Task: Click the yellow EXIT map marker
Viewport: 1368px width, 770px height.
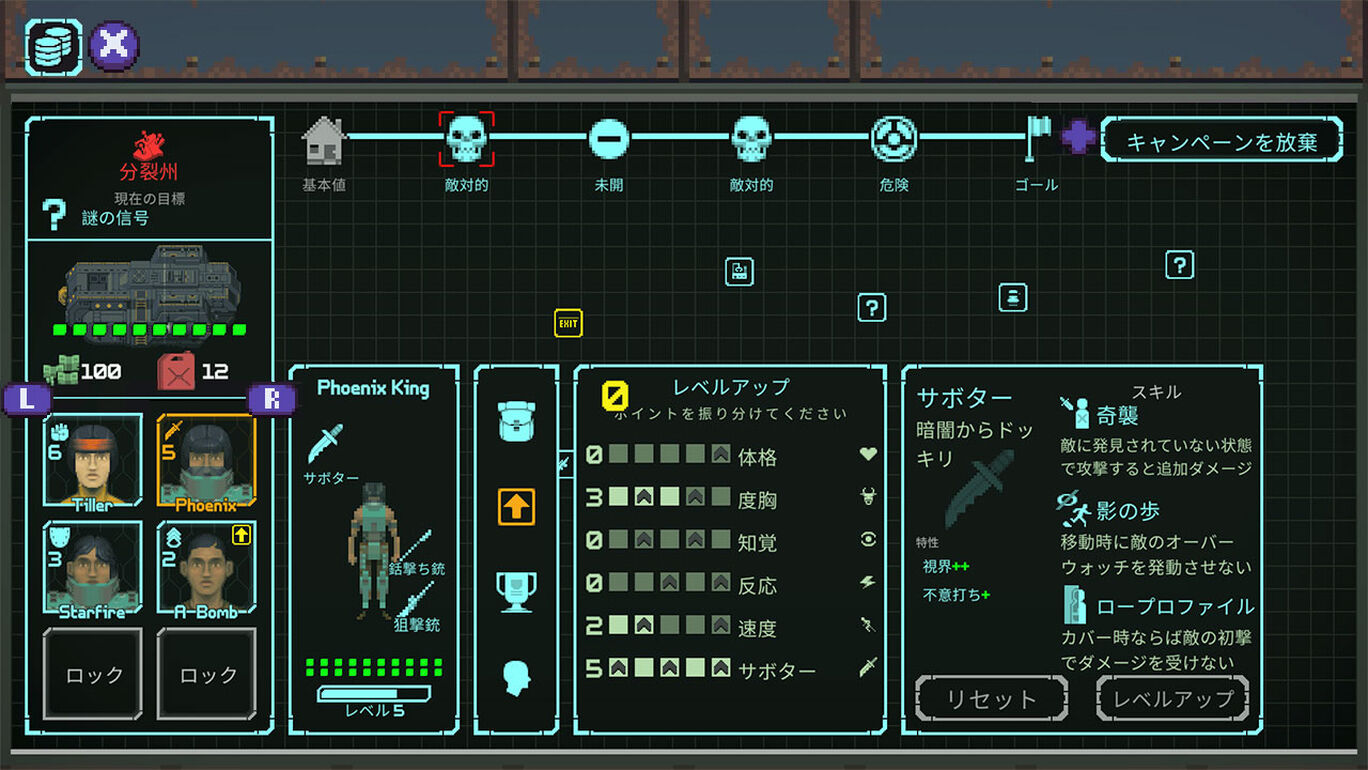Action: [x=568, y=323]
